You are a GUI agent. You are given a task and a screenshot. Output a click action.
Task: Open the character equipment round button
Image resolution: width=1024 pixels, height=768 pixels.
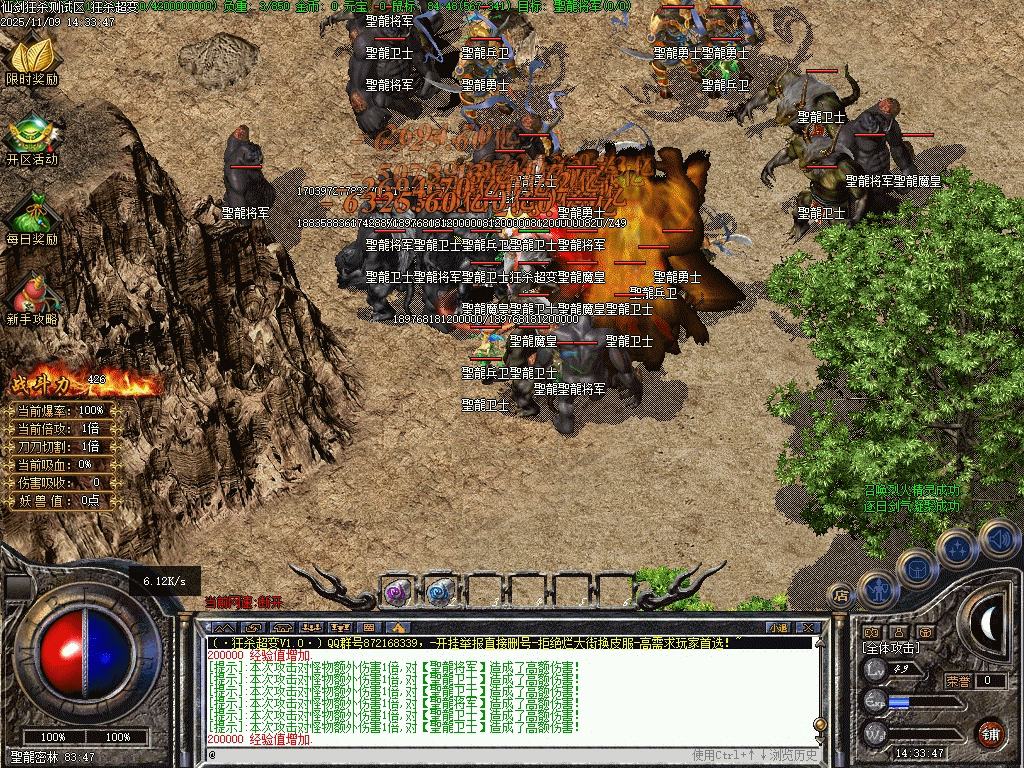pos(876,591)
